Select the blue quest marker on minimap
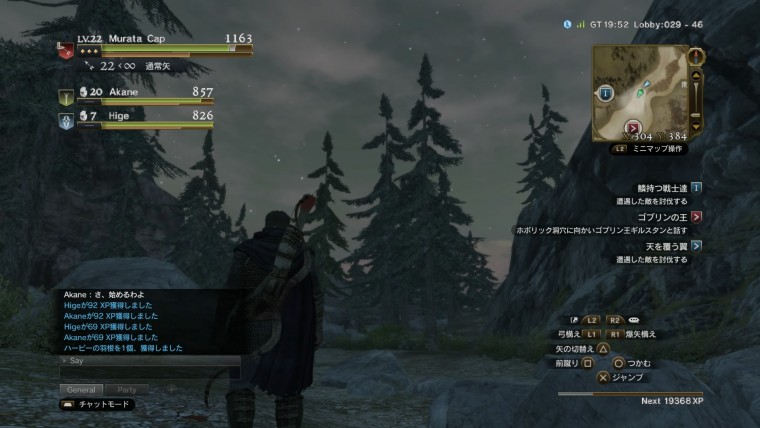The height and width of the screenshot is (428, 760). click(606, 94)
